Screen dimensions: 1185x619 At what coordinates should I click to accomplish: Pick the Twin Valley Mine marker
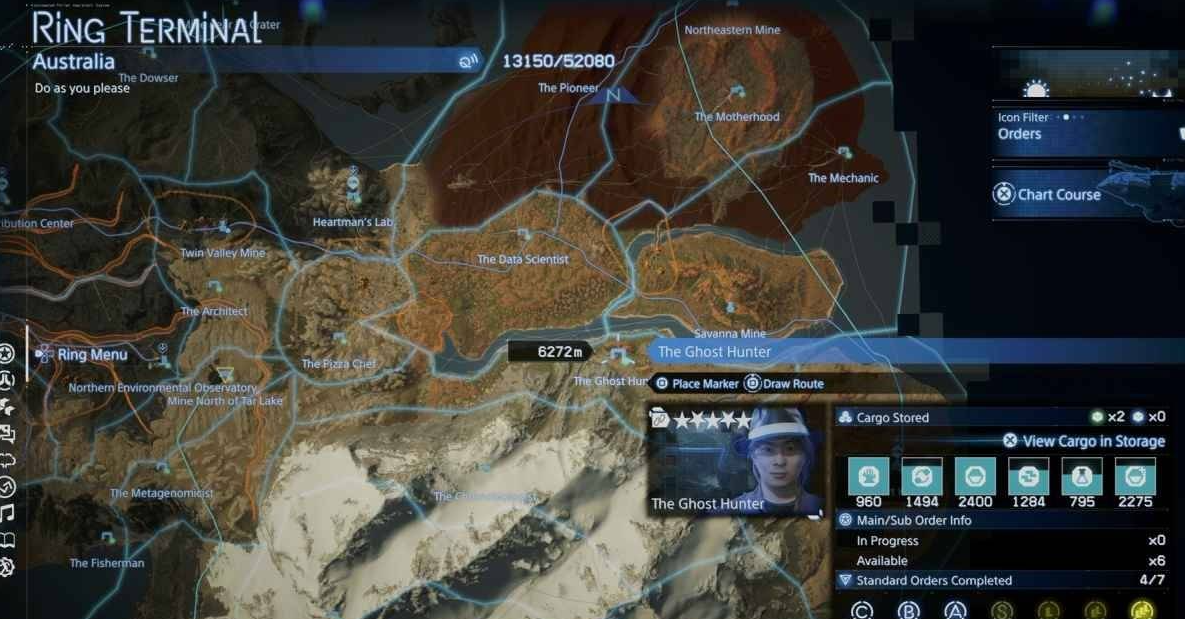223,232
